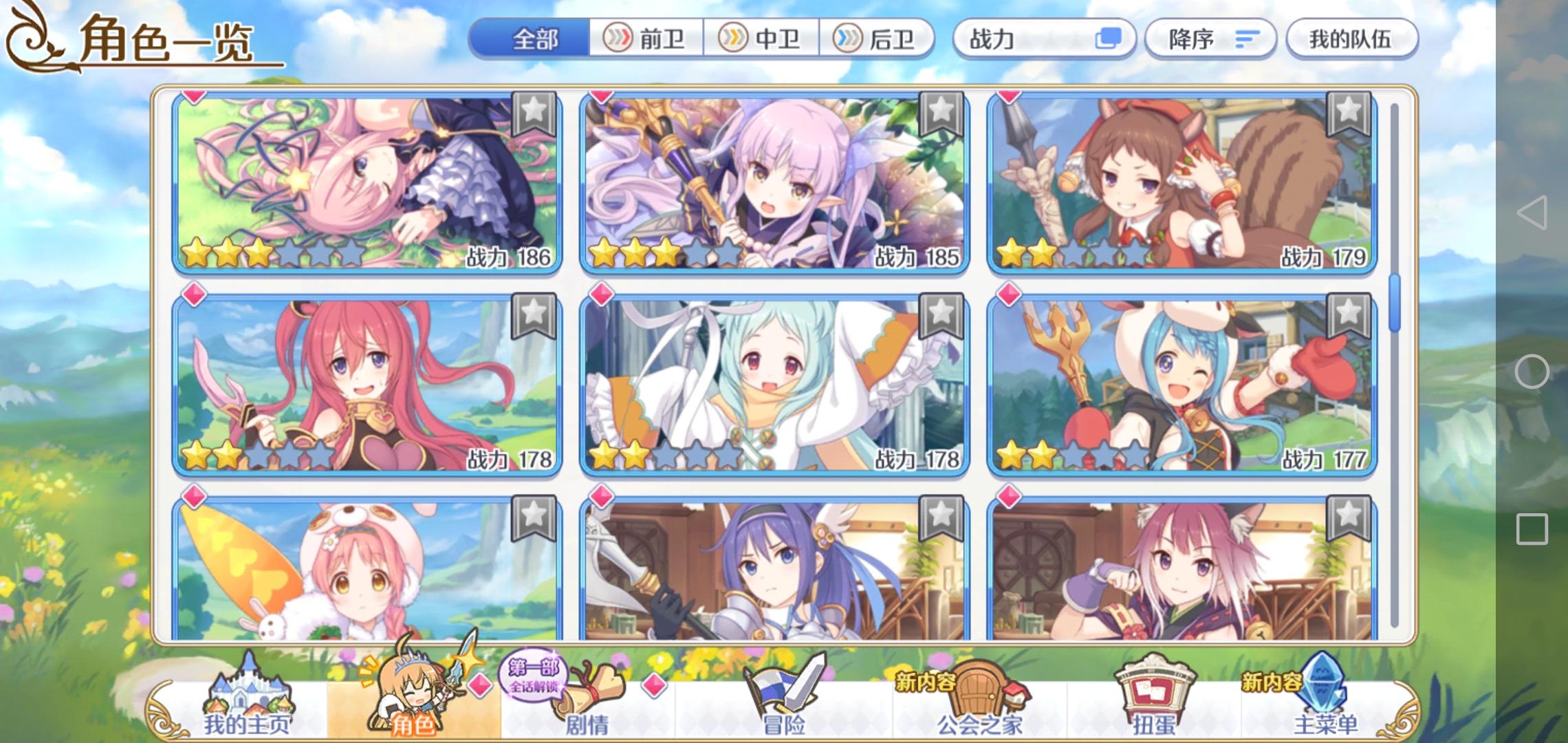Viewport: 1568px width, 743px height.
Task: Switch to the 前卫 tab
Action: coord(646,39)
